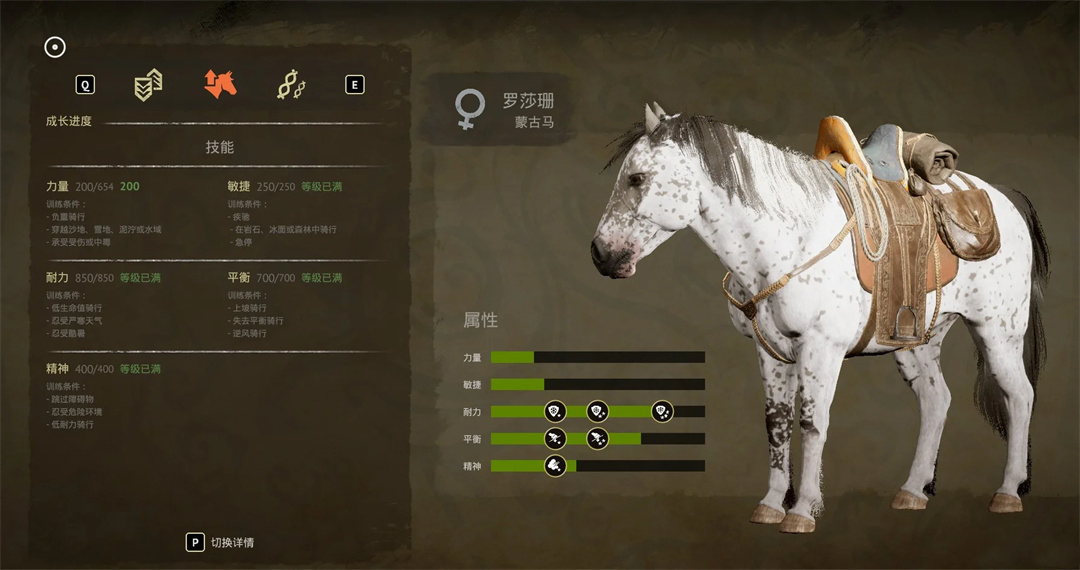Click the circle icon above the panel
This screenshot has height=570, width=1080.
55,47
